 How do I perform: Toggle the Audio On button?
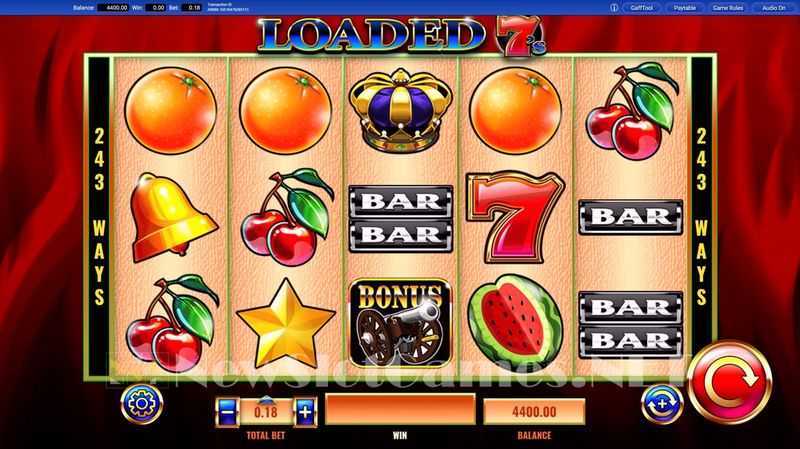tap(773, 8)
